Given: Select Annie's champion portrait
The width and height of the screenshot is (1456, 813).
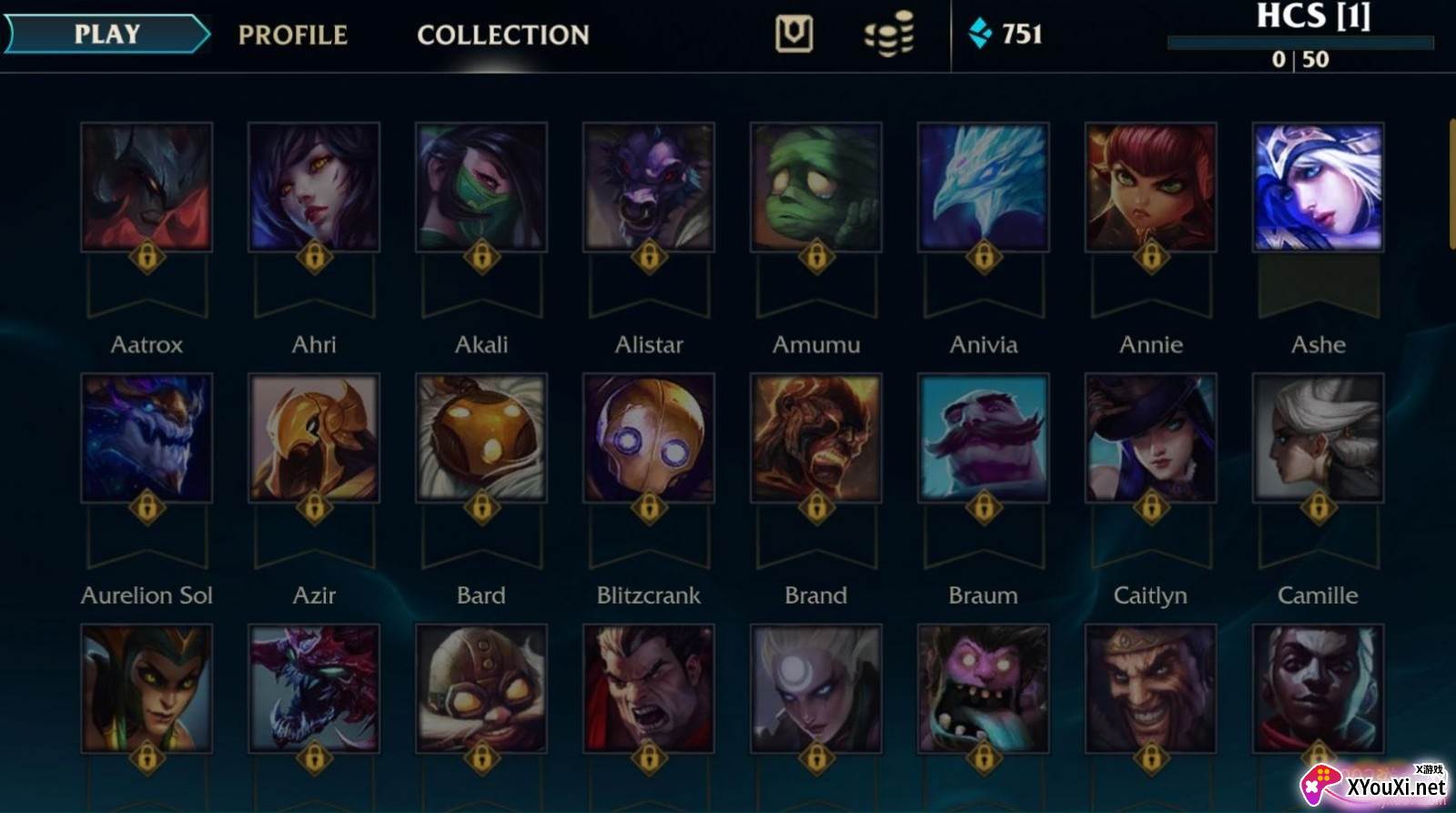Looking at the screenshot, I should pyautogui.click(x=1151, y=188).
